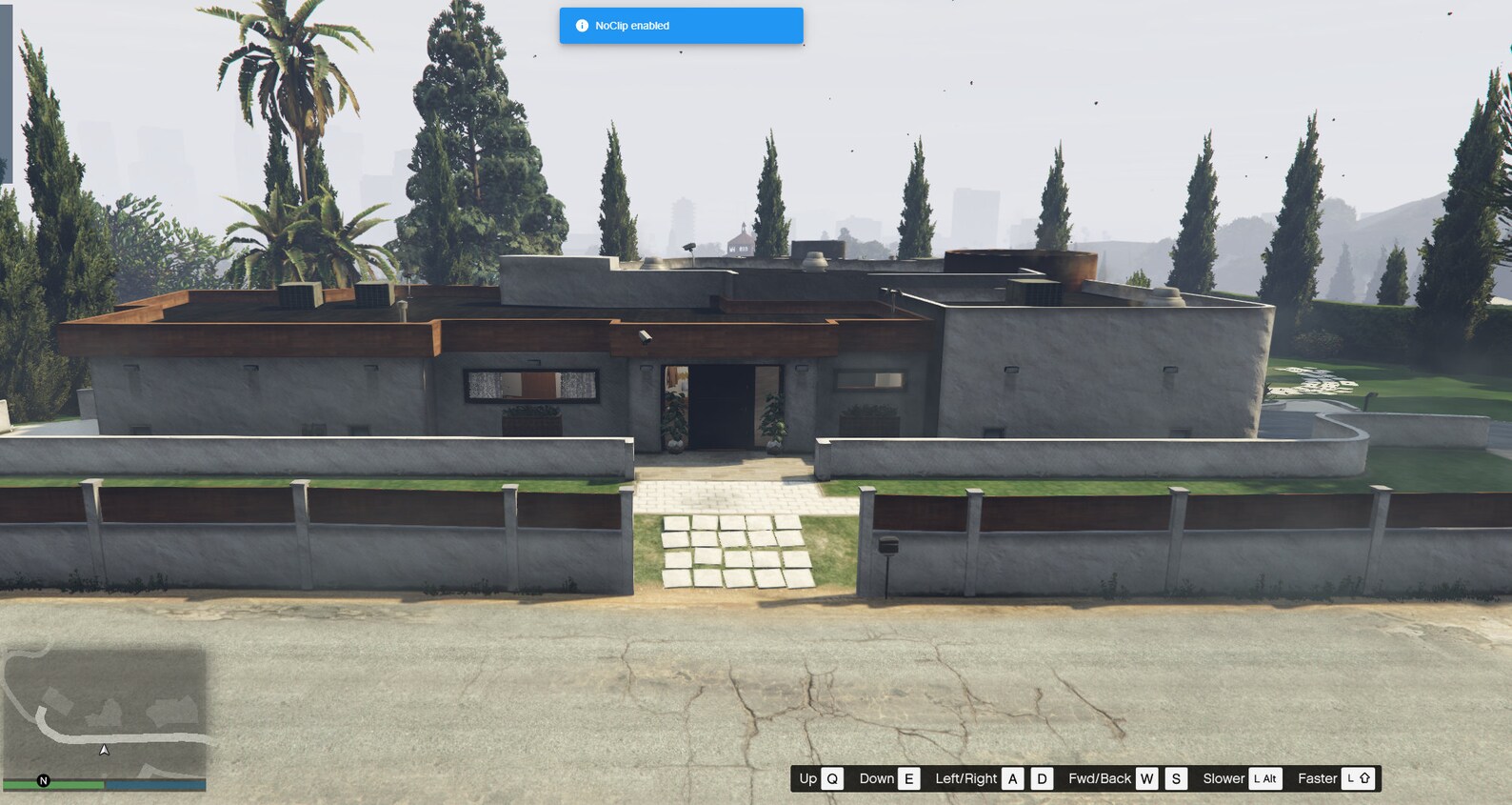Screen dimensions: 1512x805
Task: Click the Faster label in keybind bar
Action: 1318,778
